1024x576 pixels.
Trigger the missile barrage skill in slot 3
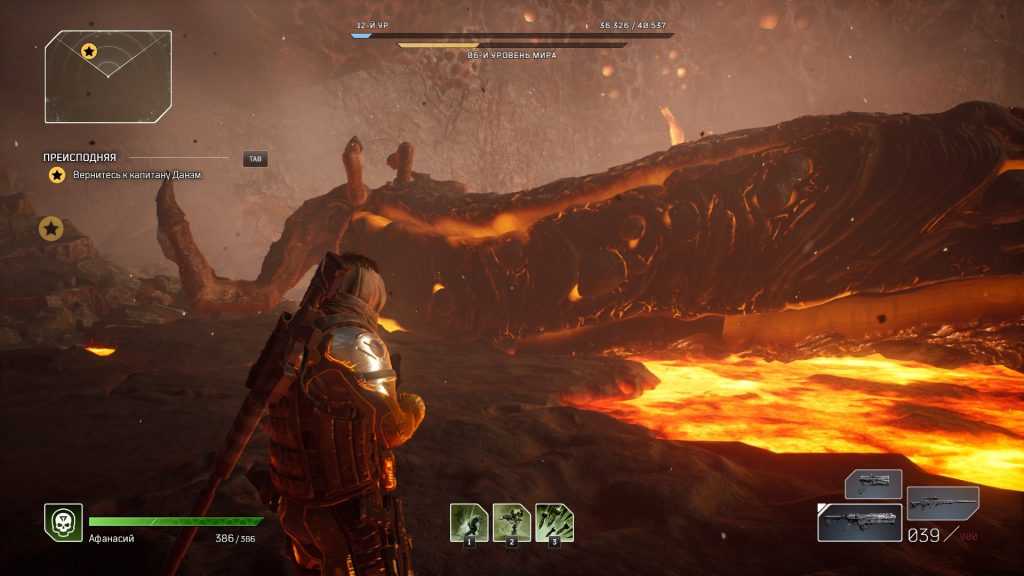click(554, 523)
